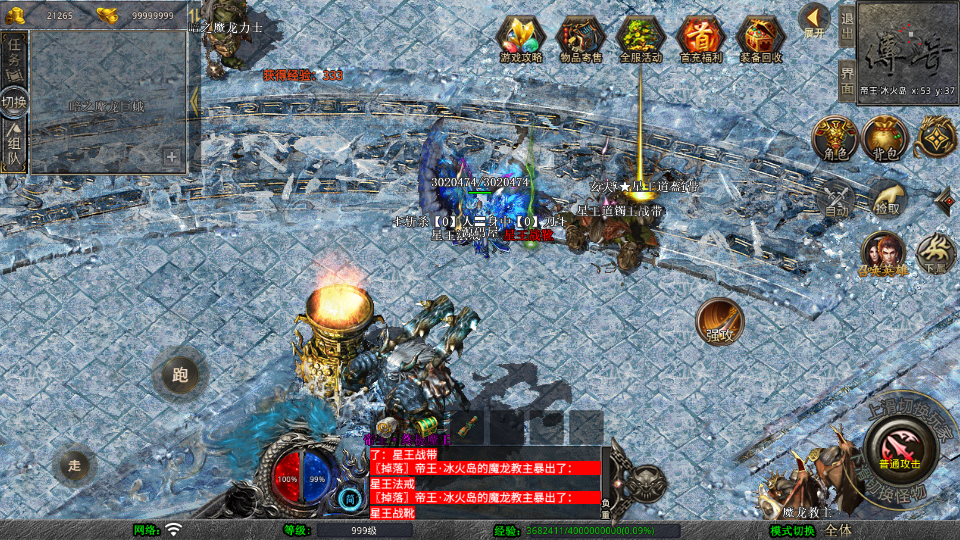The width and height of the screenshot is (960, 540).
Task: Open the 游戏攻略 game guide icon
Action: coord(521,38)
